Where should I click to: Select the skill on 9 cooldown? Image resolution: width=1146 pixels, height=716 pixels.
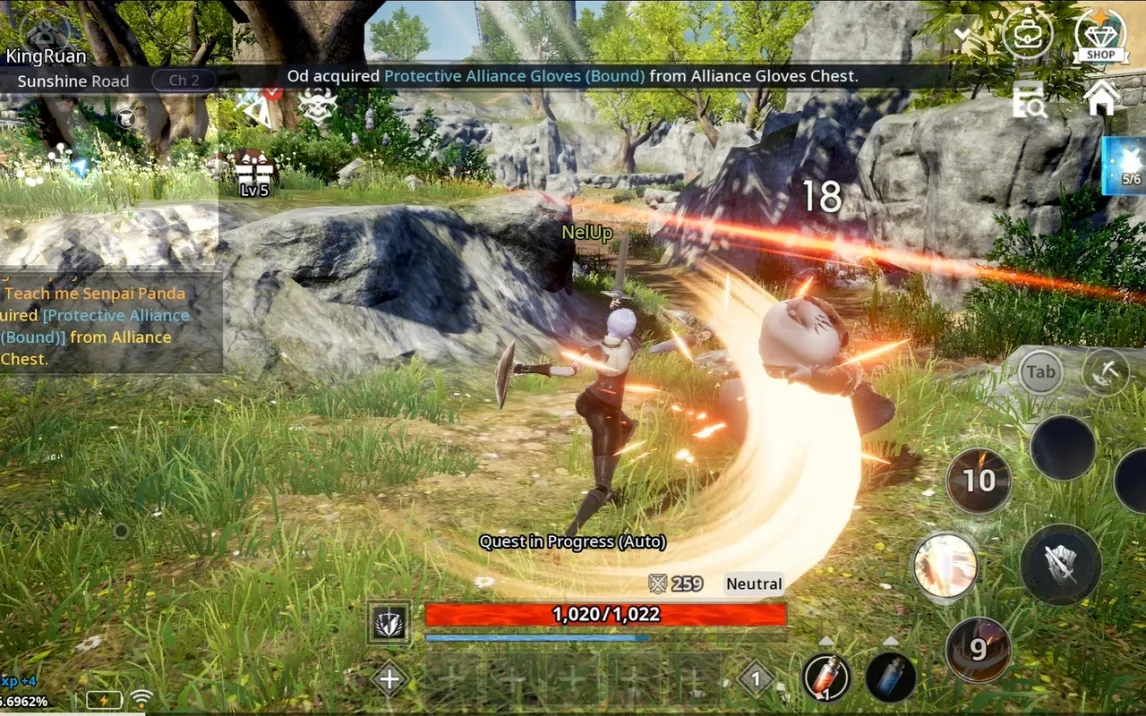[x=978, y=649]
